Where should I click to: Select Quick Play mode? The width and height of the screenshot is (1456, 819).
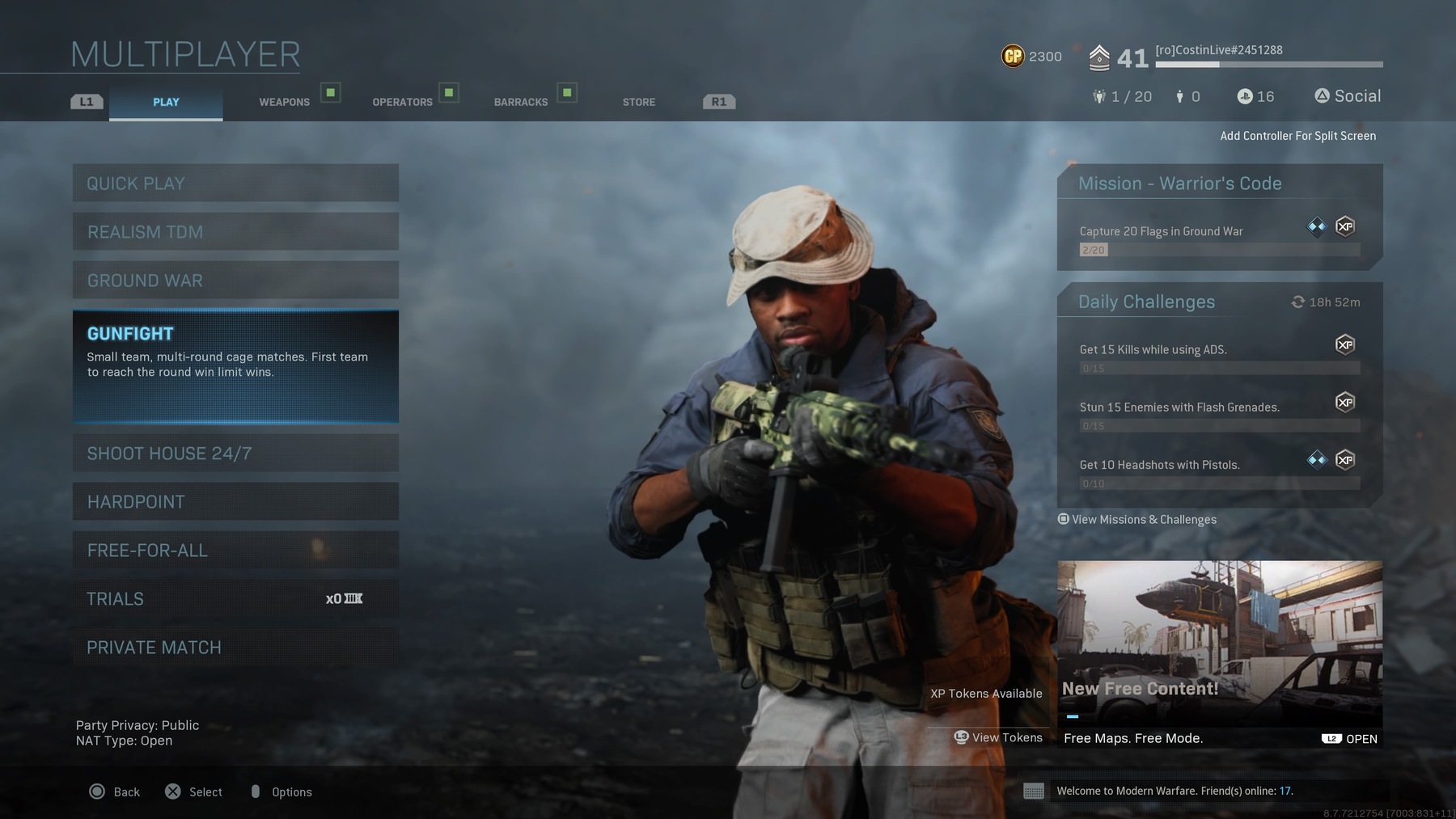[x=235, y=184]
